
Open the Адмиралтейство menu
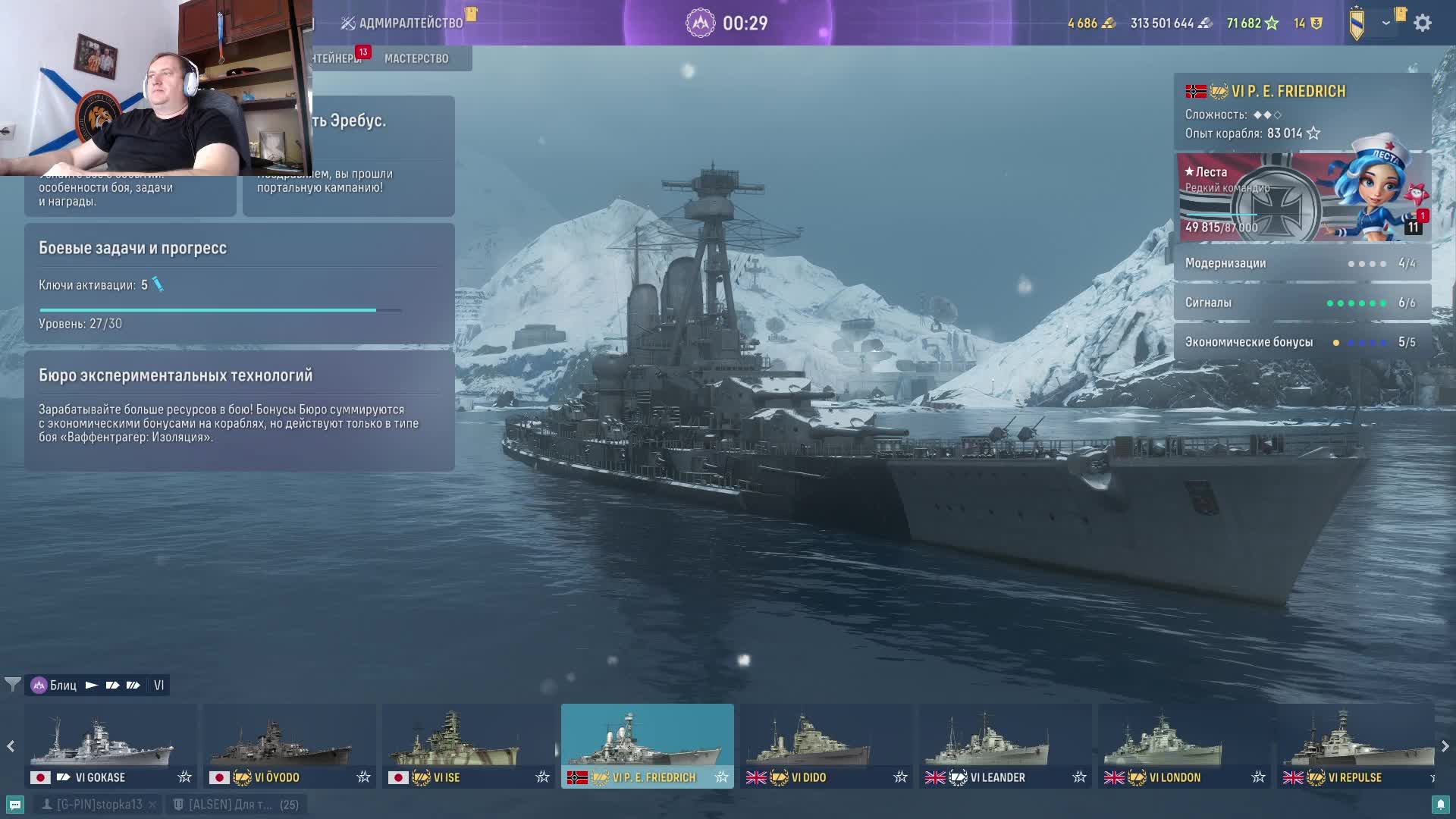point(402,23)
